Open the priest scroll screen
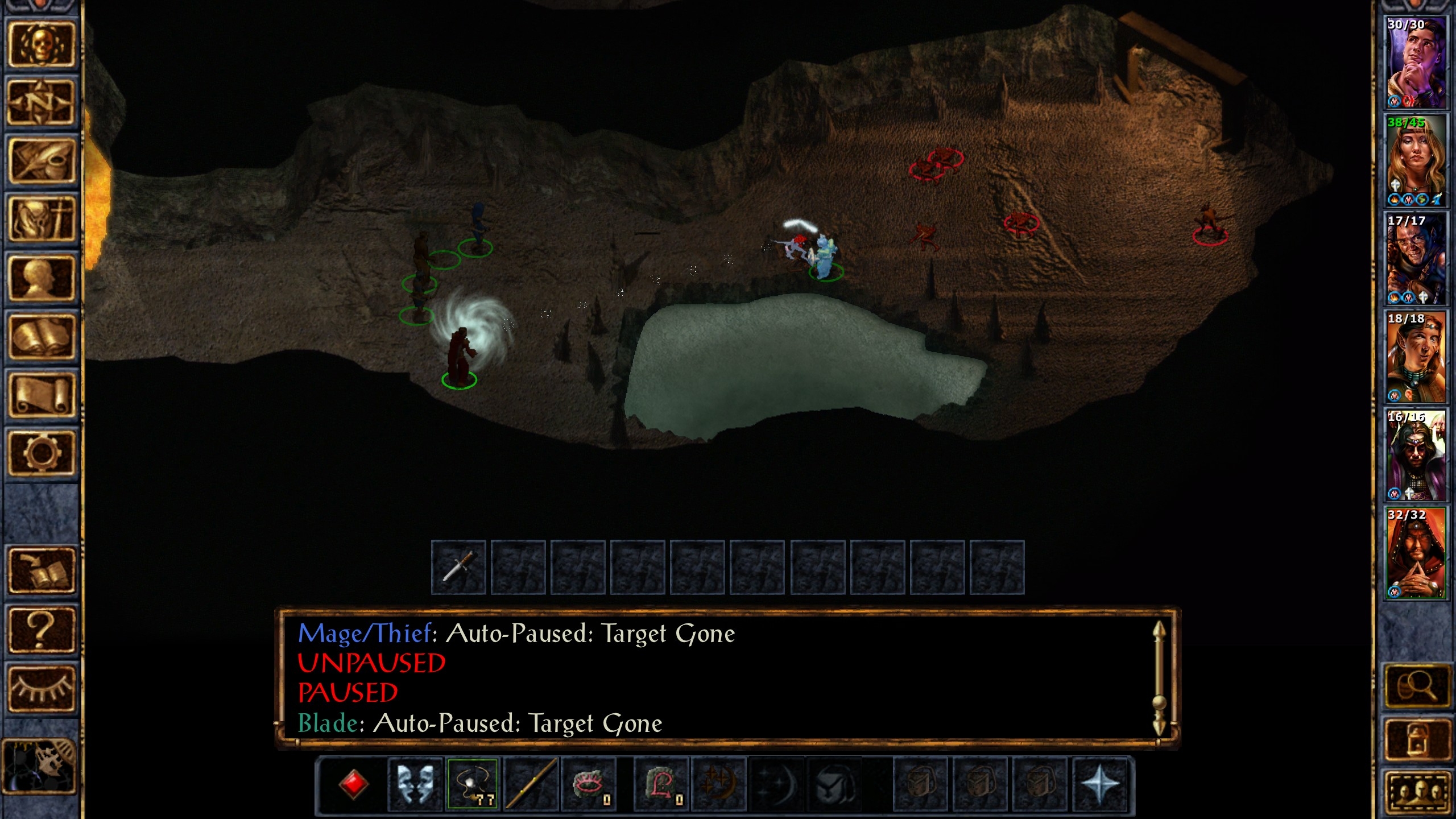 41,395
